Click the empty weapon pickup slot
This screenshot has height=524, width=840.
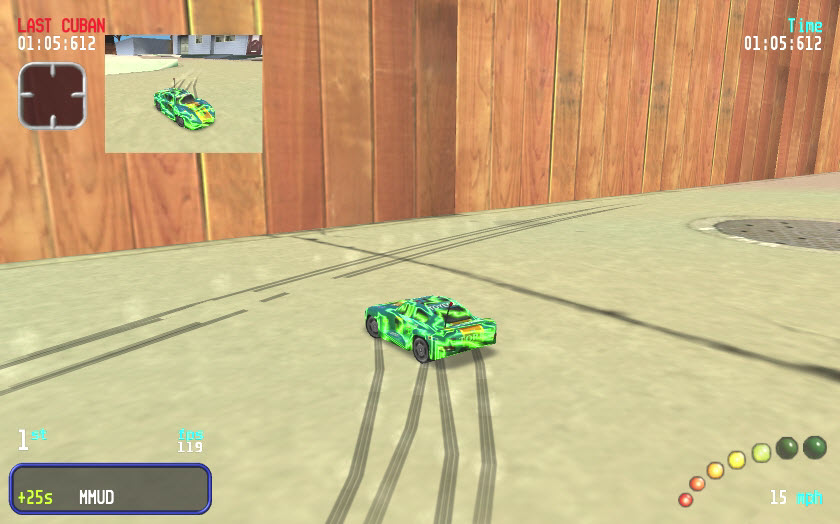52,95
